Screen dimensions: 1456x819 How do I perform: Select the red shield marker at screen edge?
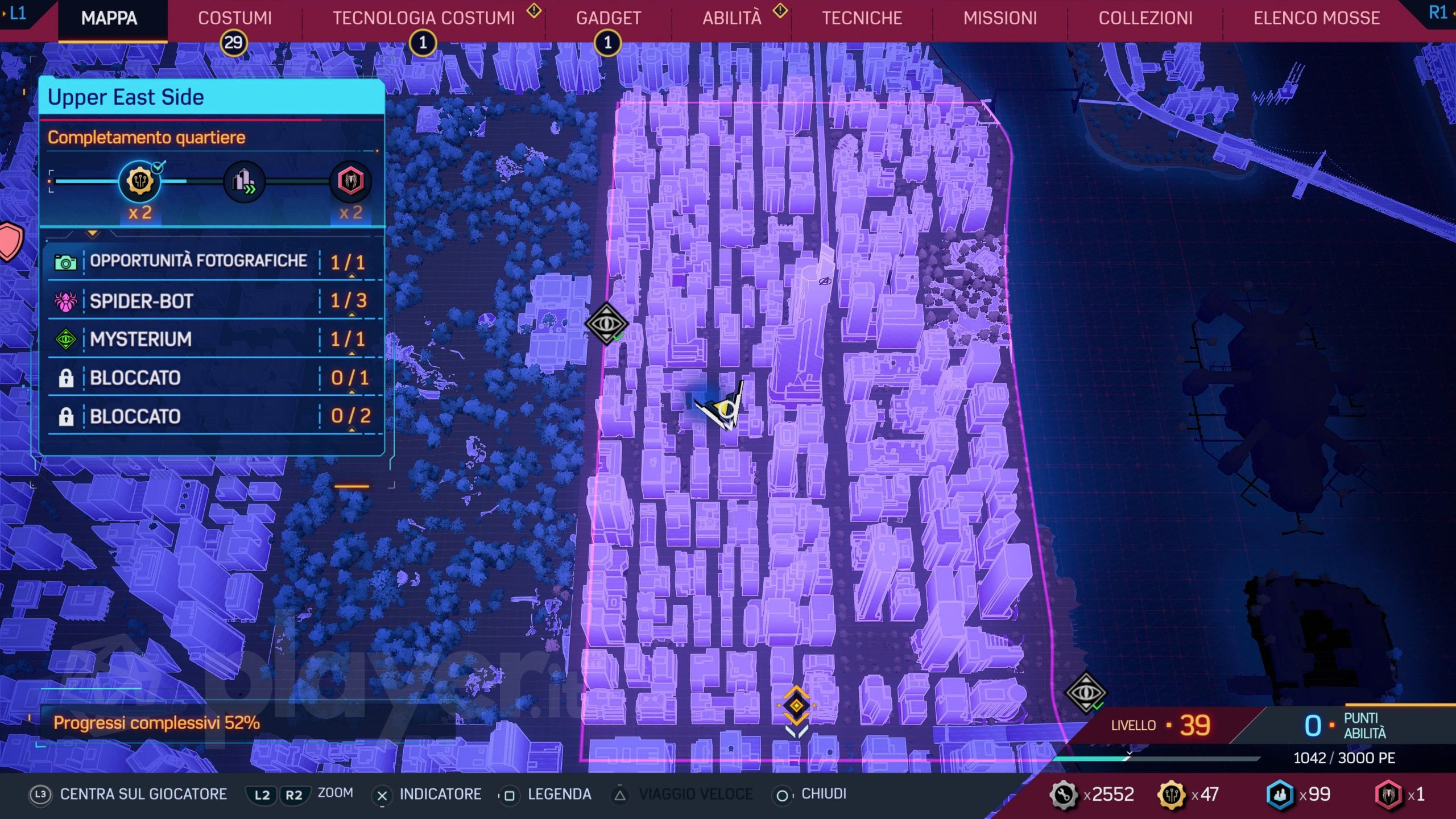[x=9, y=241]
